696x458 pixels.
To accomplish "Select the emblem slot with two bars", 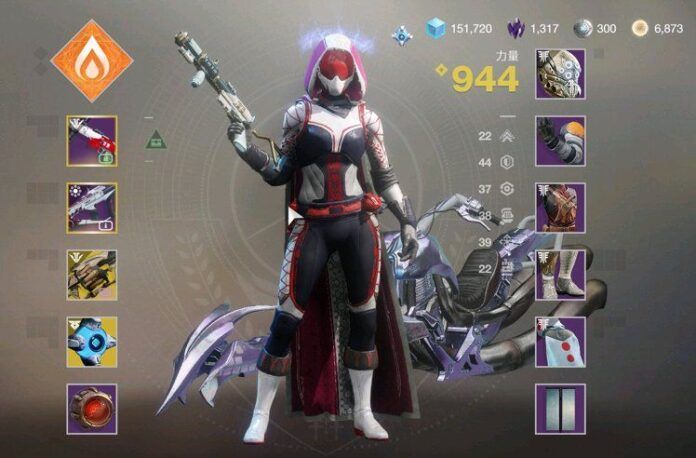I will (560, 409).
